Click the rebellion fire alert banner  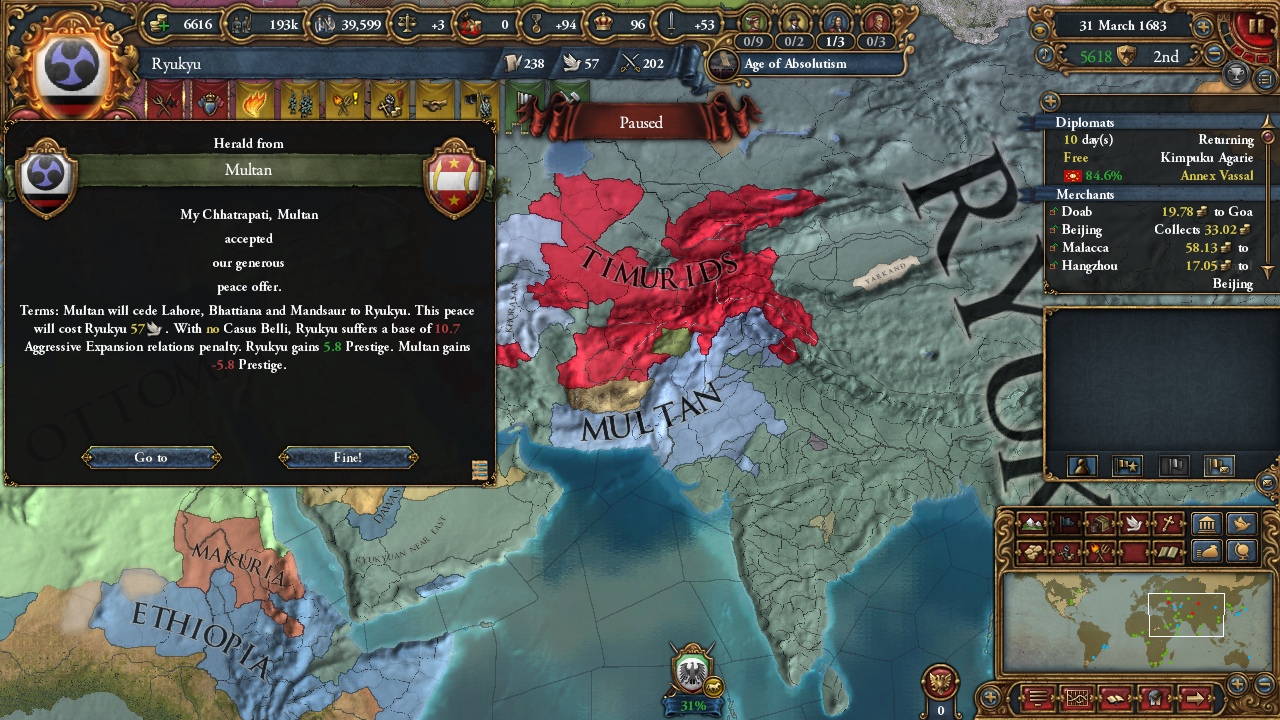click(x=253, y=104)
